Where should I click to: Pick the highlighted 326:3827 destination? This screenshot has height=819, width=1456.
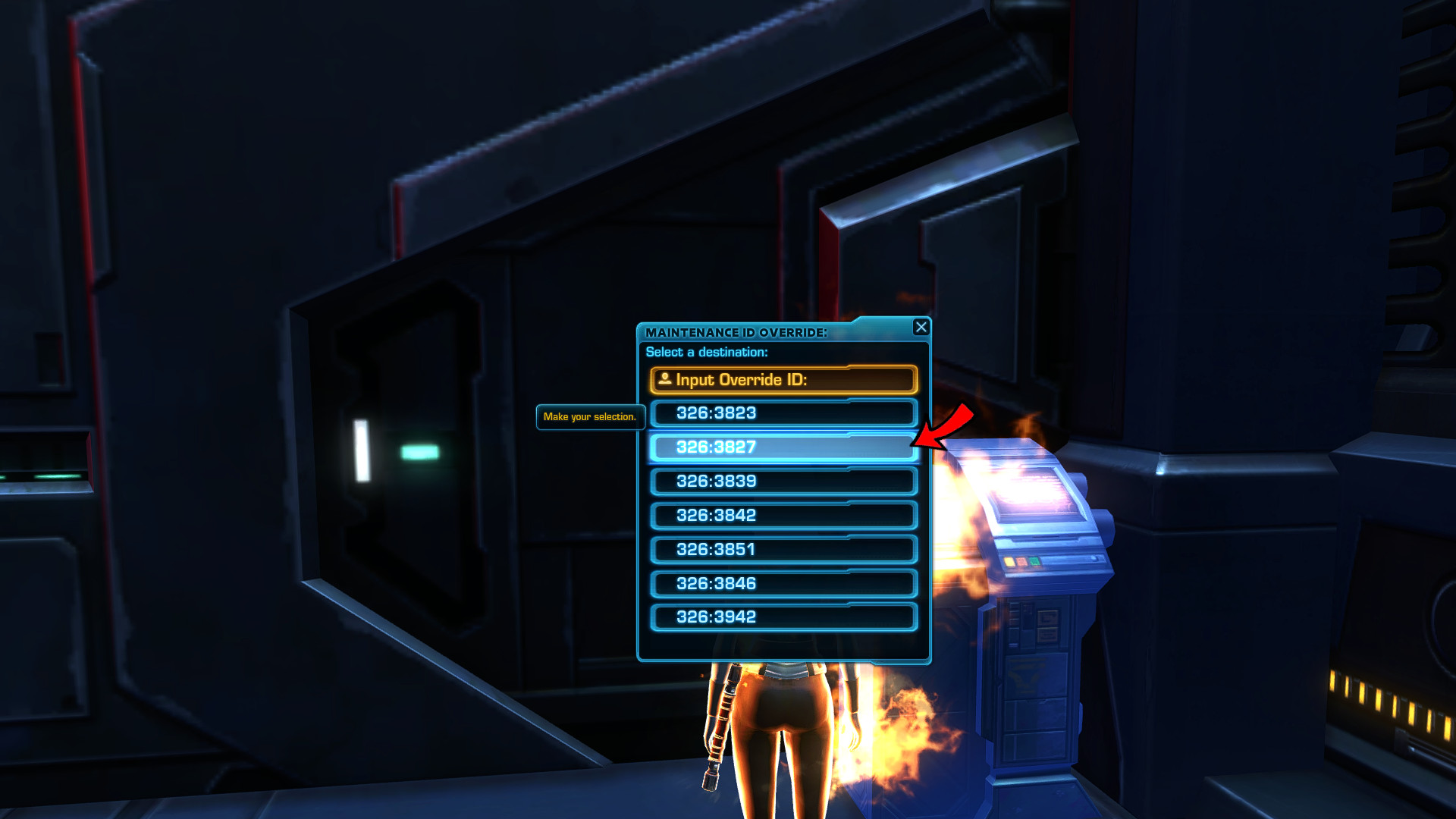point(783,447)
